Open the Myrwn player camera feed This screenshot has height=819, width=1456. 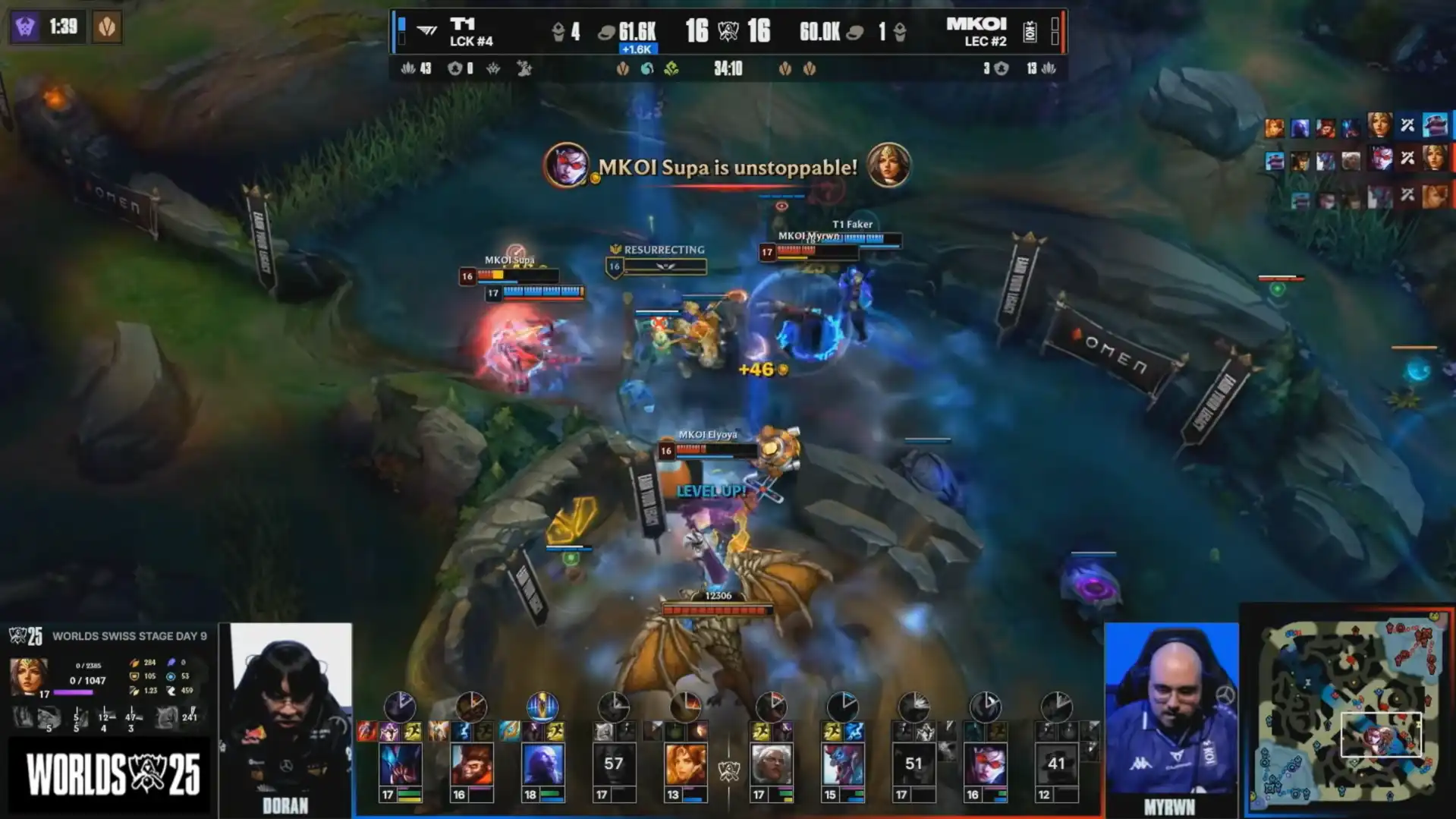coord(1171,713)
